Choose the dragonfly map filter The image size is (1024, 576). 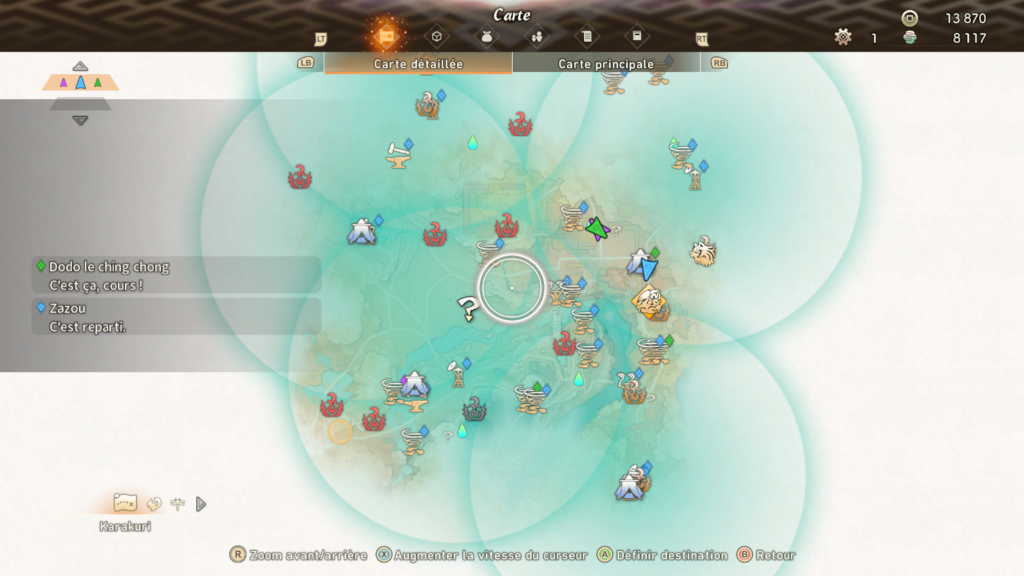[x=178, y=504]
